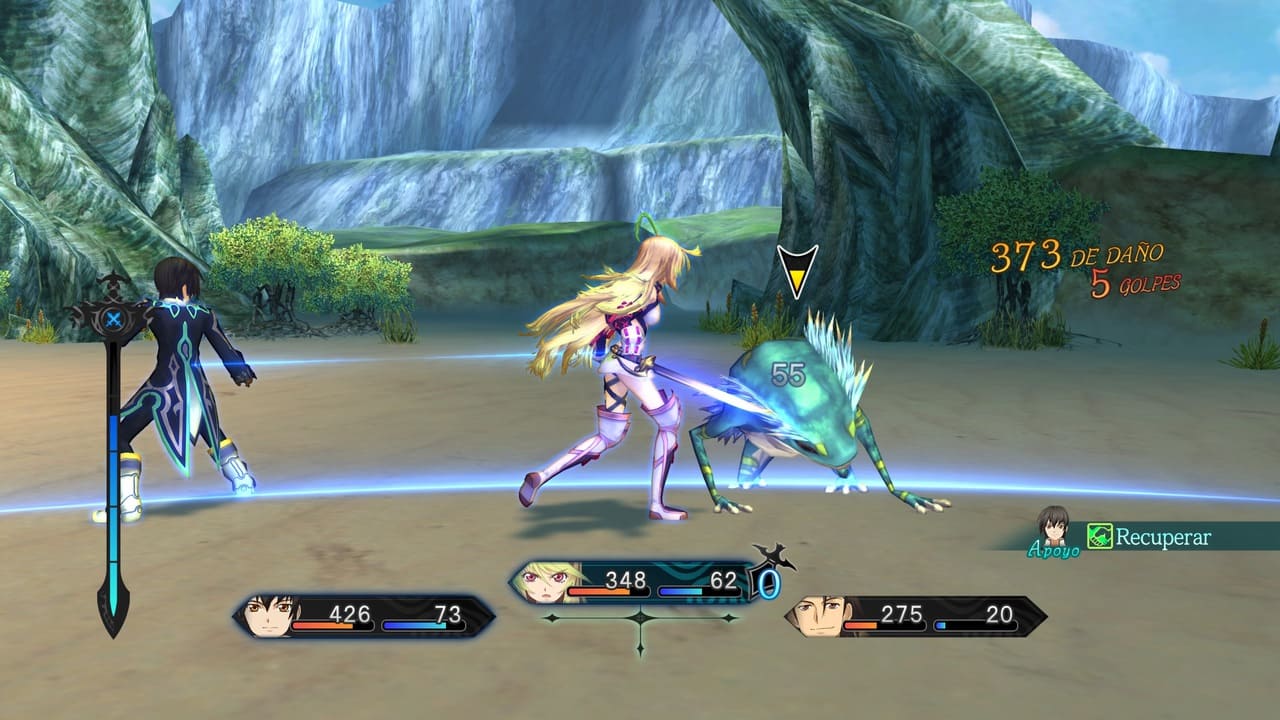Viewport: 1280px width, 720px height.
Task: Click the Apoyo support character portrait
Action: 1053,527
